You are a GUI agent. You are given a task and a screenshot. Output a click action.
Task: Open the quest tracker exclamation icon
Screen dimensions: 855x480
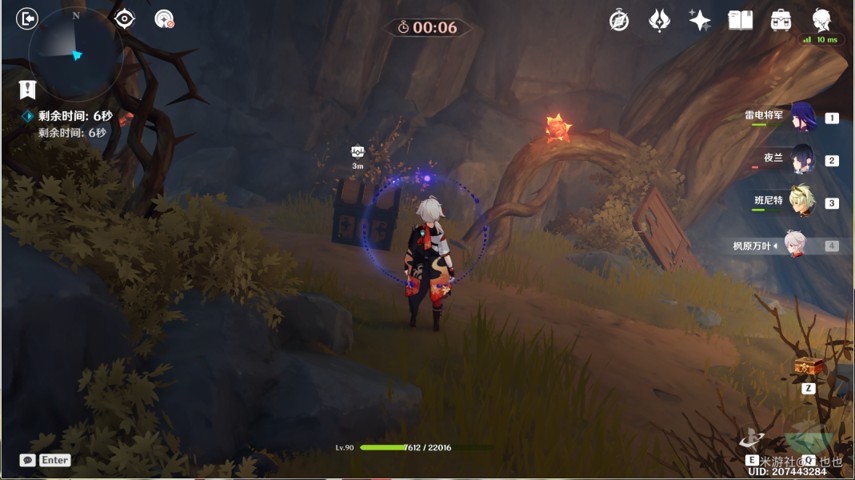click(x=28, y=90)
